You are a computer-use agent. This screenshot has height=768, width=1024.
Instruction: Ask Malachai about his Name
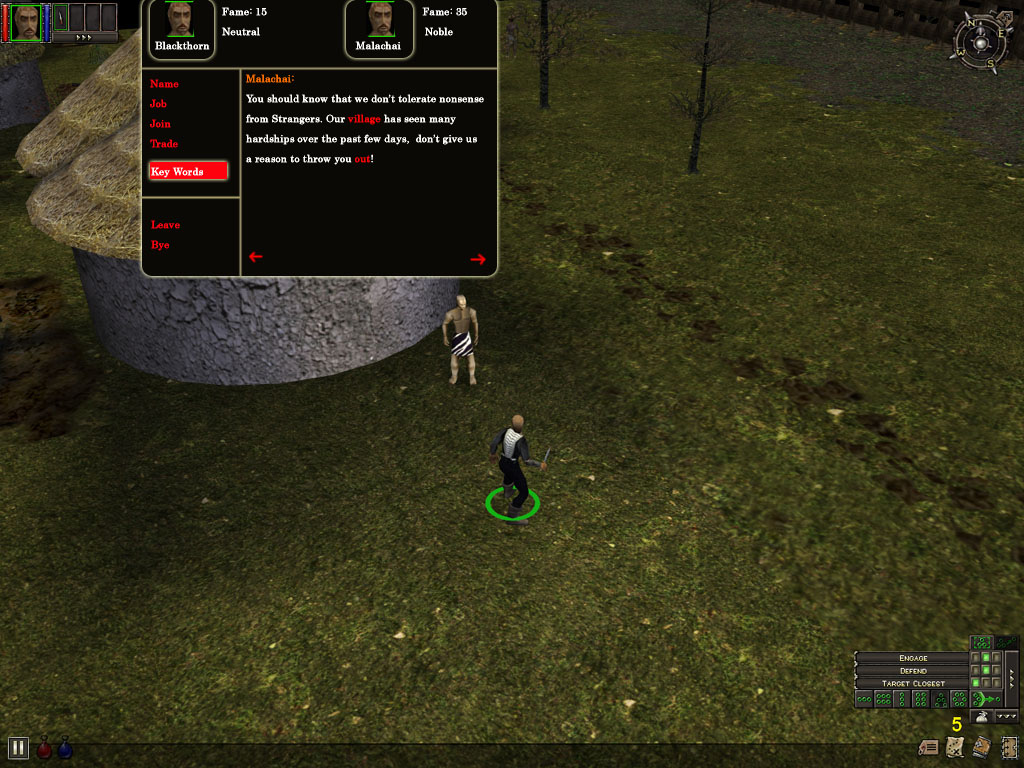tap(164, 84)
